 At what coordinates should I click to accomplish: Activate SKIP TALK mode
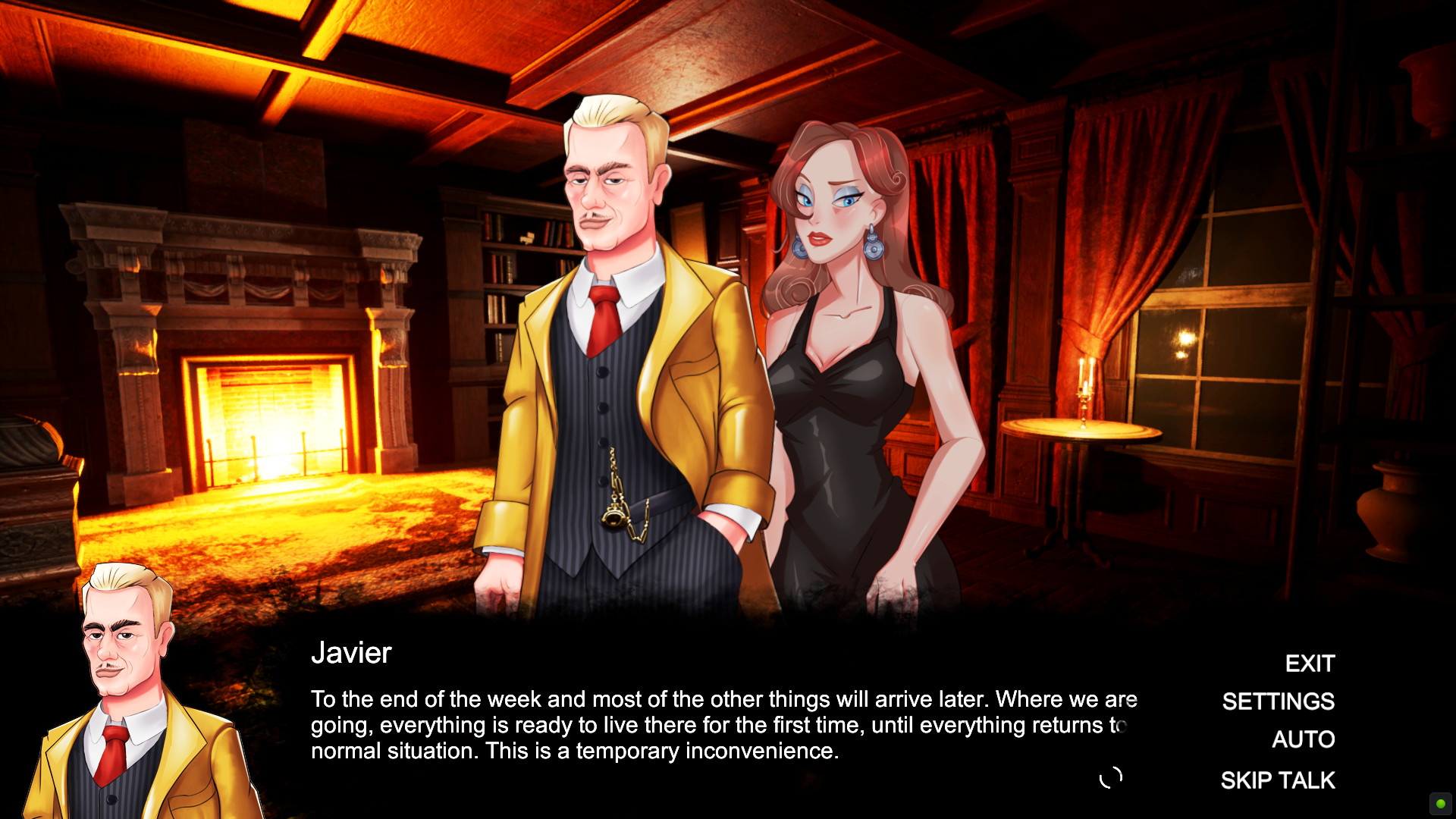pos(1278,780)
